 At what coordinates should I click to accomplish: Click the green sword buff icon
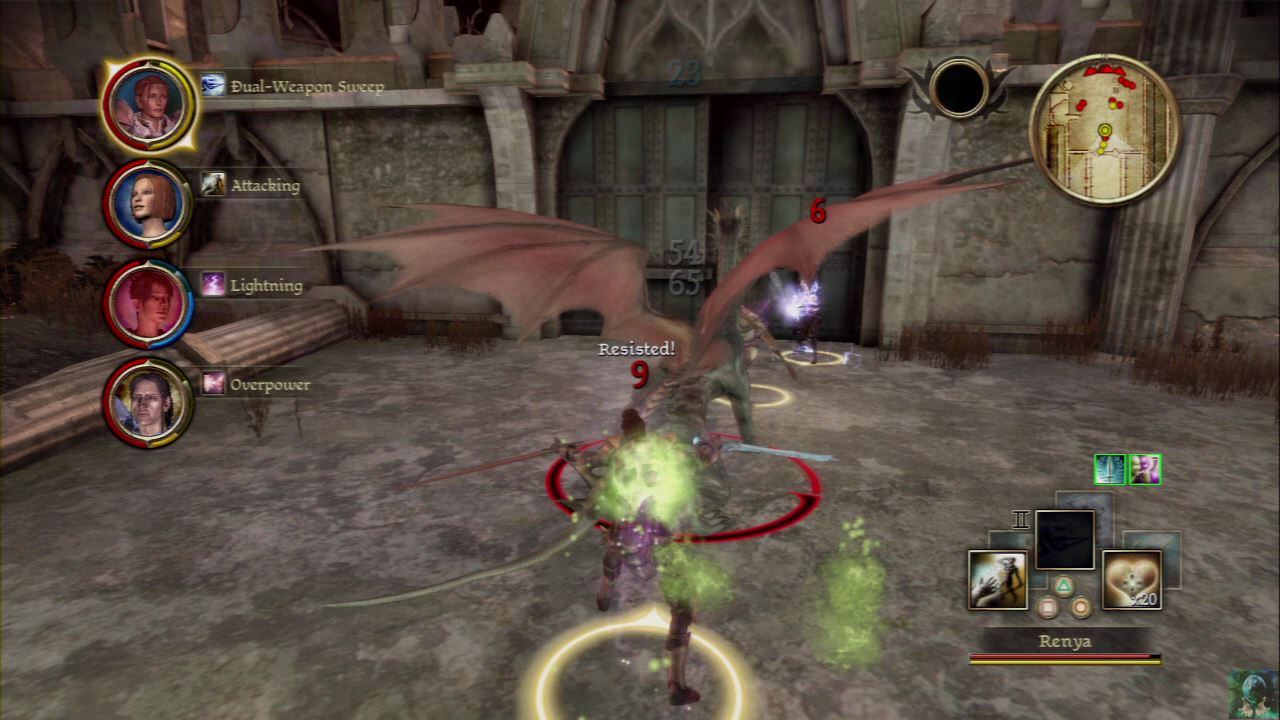point(1110,469)
